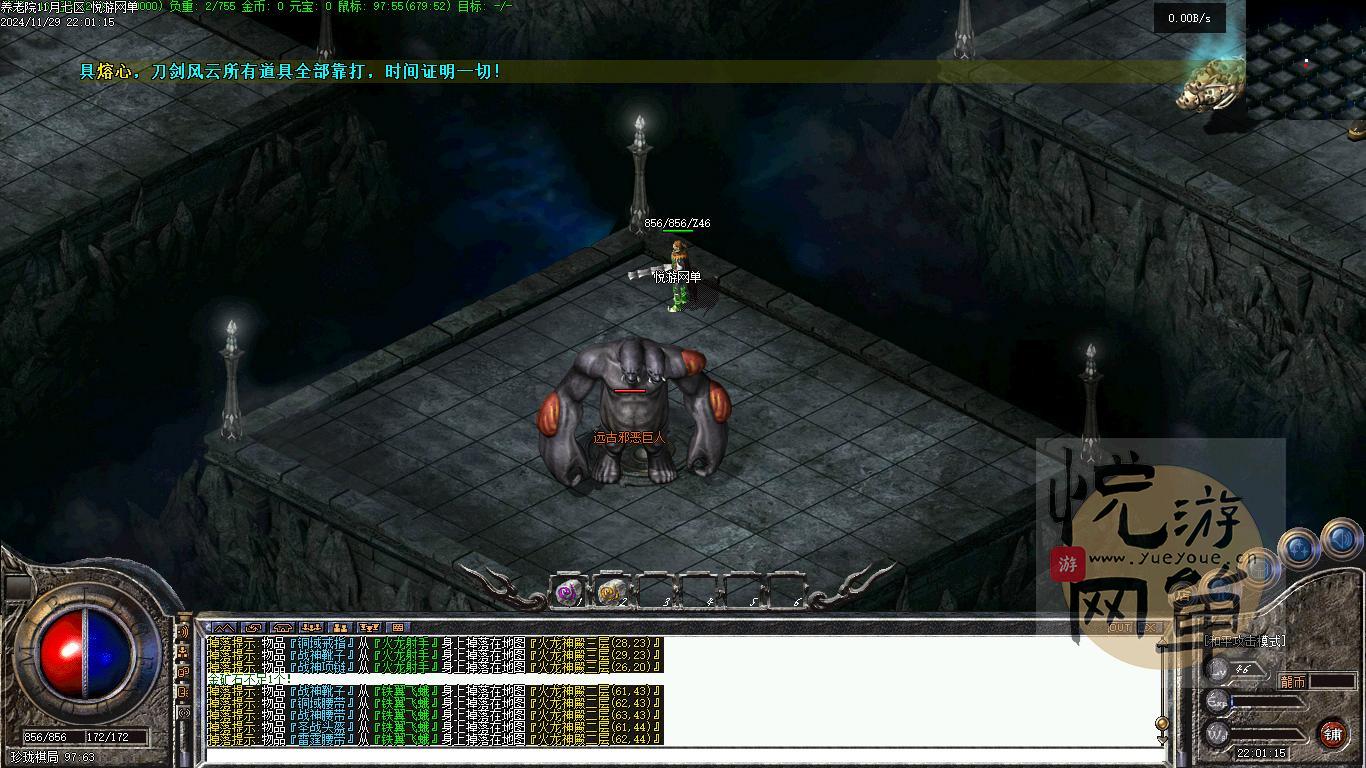Toggle chat sound with the speaker icon beside chat
This screenshot has width=1366, height=768.
click(x=183, y=631)
